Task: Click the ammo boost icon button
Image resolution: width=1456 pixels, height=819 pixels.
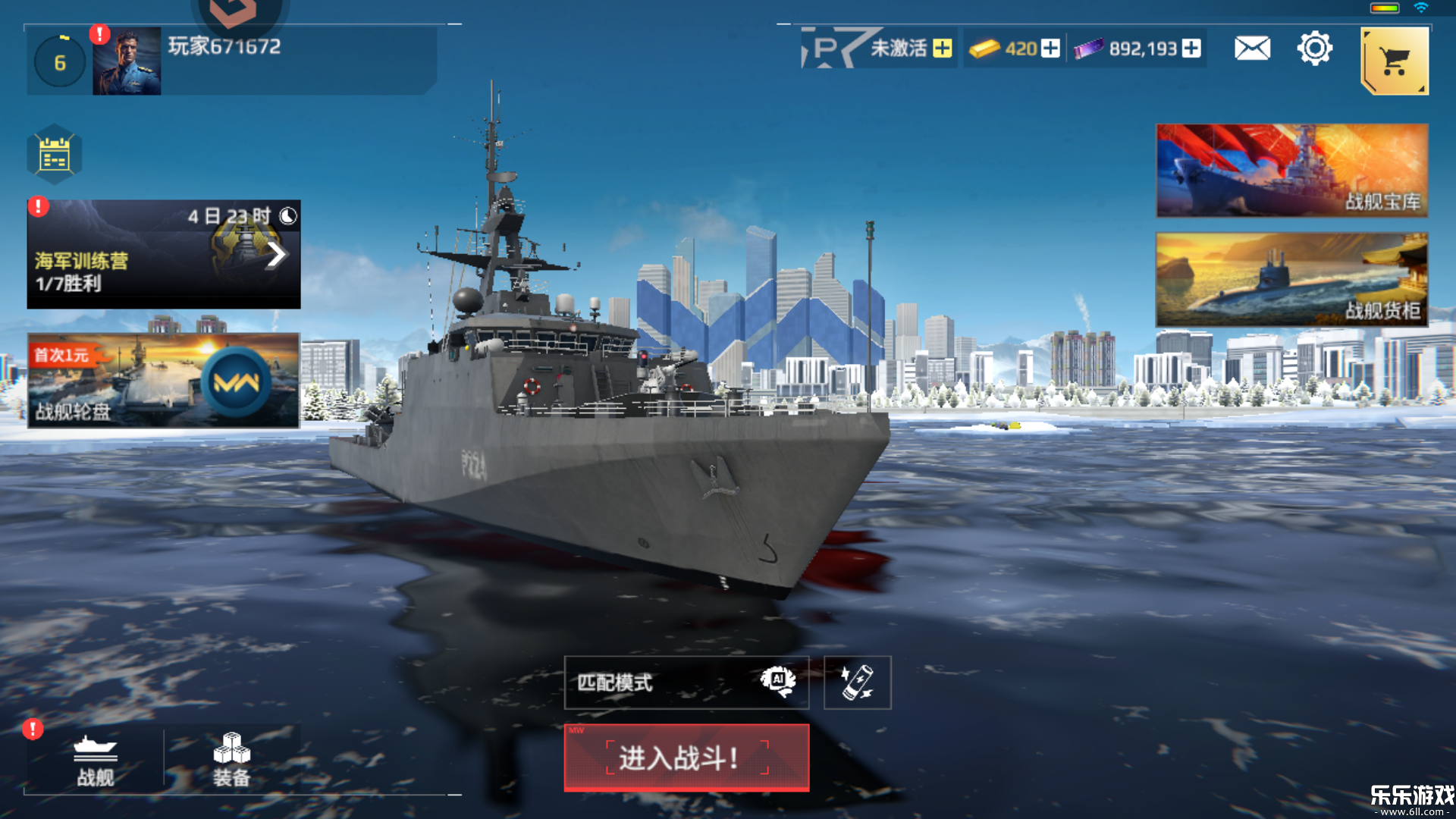Action: [x=857, y=682]
